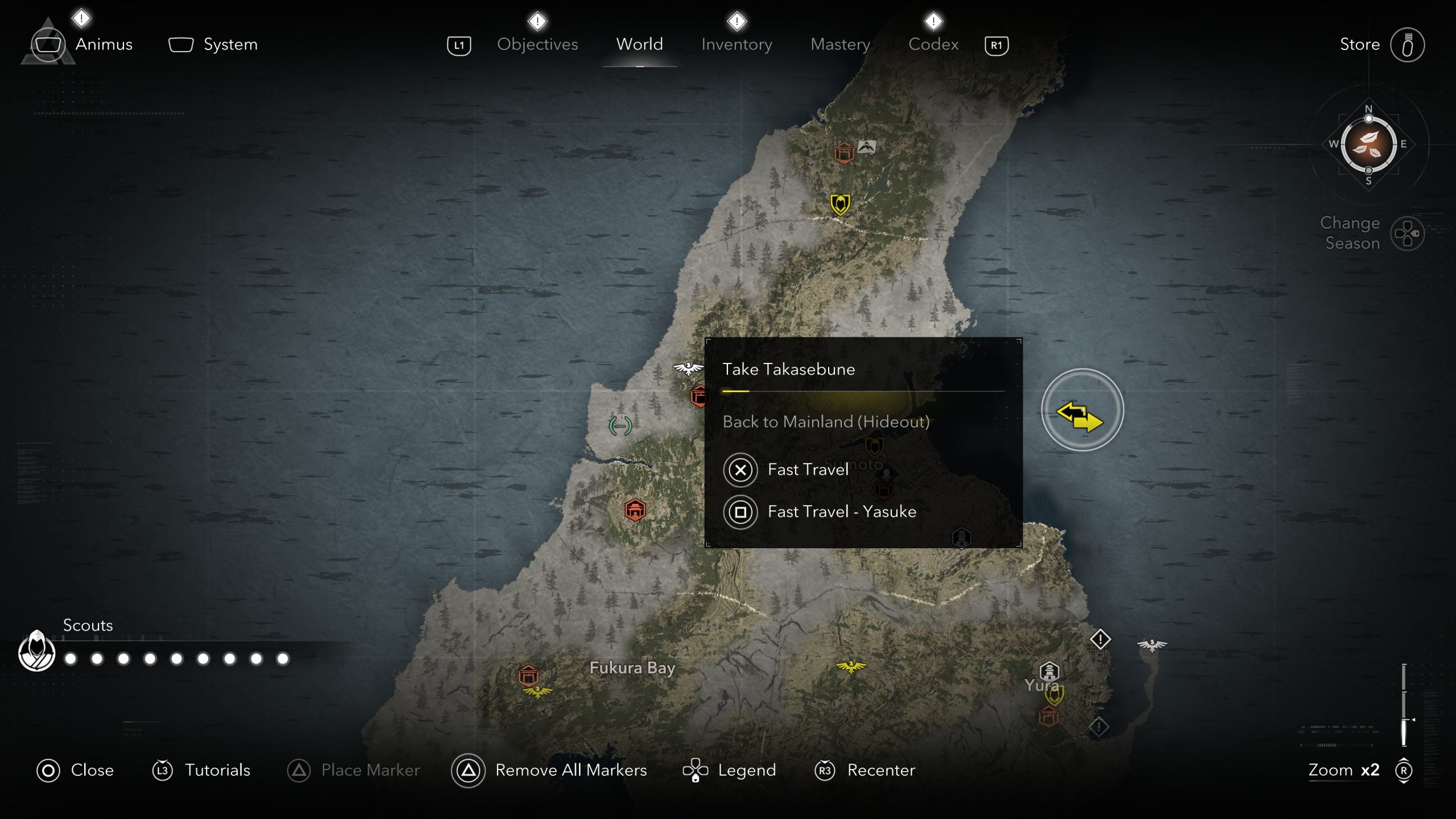1456x819 pixels.
Task: Switch to the Inventory tab
Action: click(737, 44)
